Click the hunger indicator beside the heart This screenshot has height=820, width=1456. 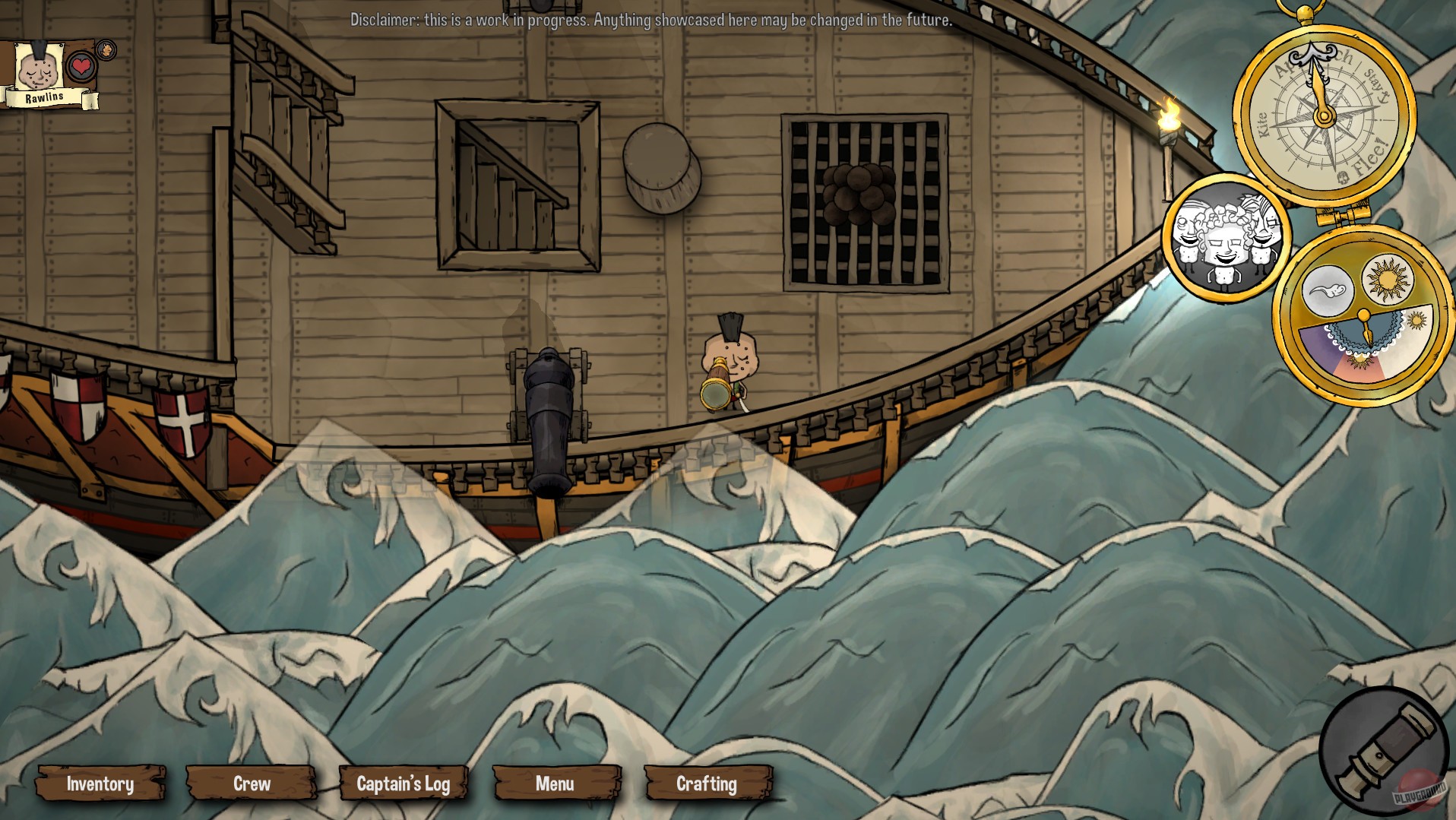click(107, 51)
